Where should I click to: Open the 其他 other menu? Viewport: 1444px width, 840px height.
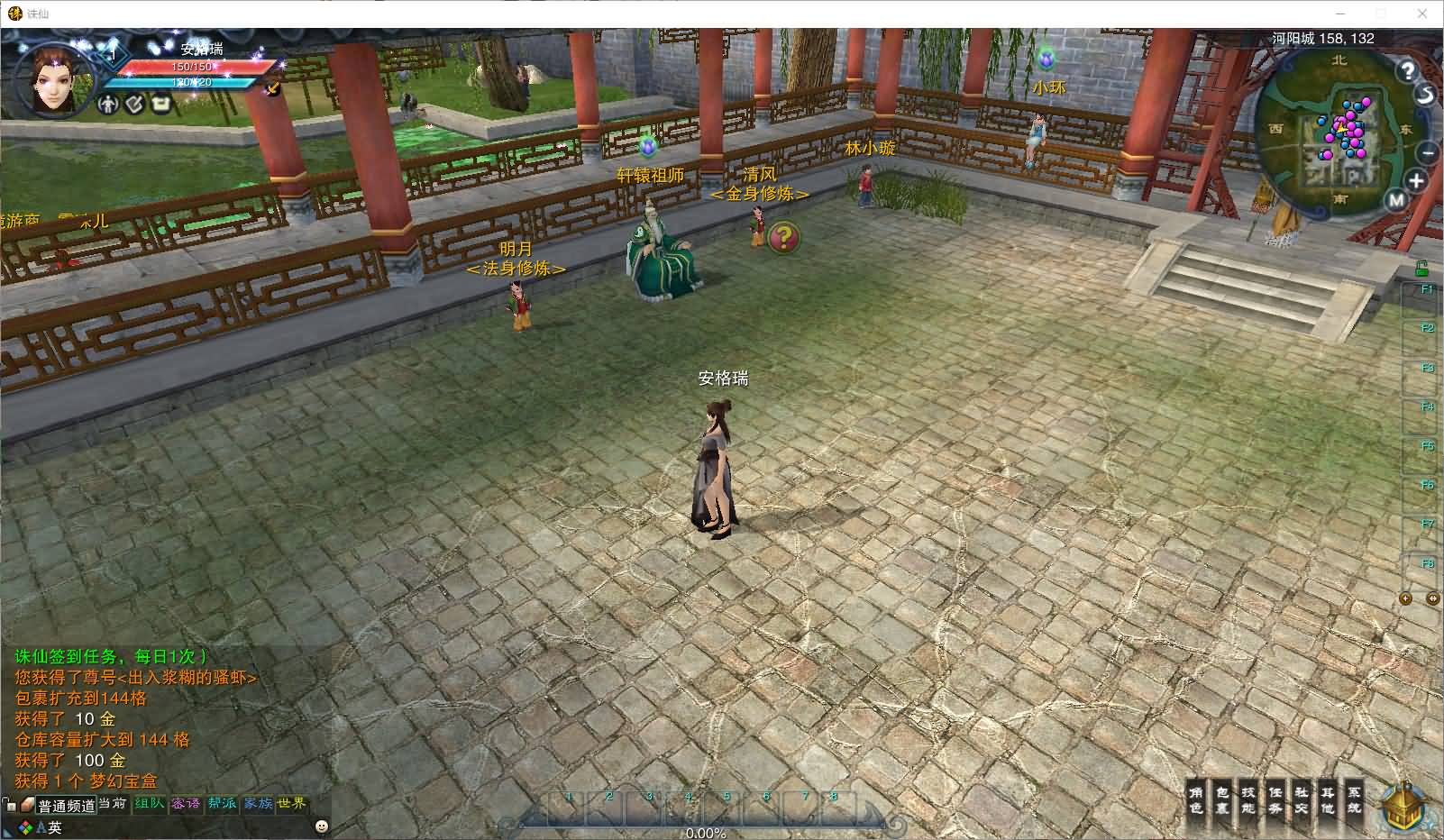tap(1328, 799)
